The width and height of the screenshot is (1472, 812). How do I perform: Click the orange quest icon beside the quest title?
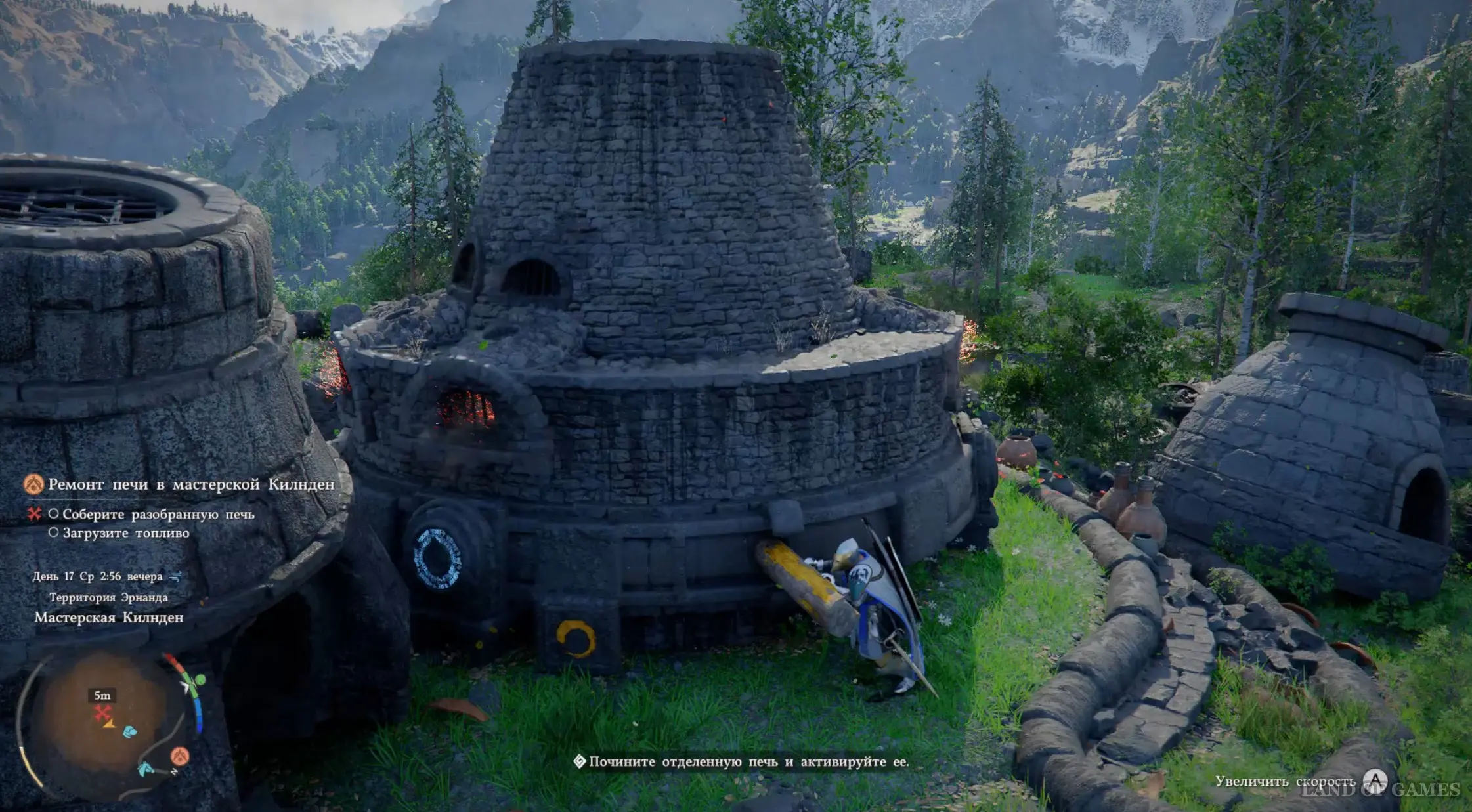point(34,484)
